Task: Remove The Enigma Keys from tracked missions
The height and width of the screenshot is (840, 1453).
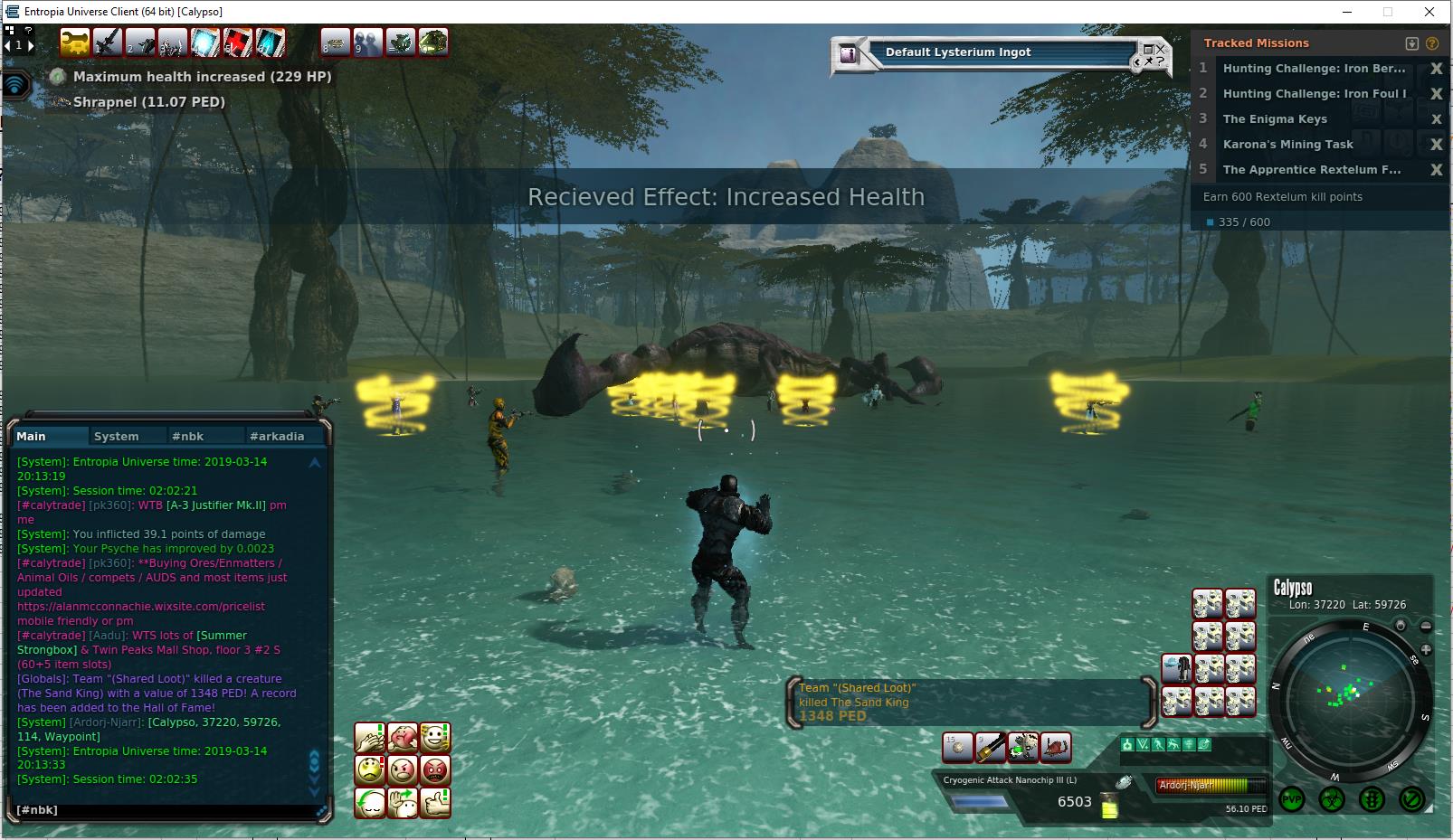Action: tap(1436, 119)
